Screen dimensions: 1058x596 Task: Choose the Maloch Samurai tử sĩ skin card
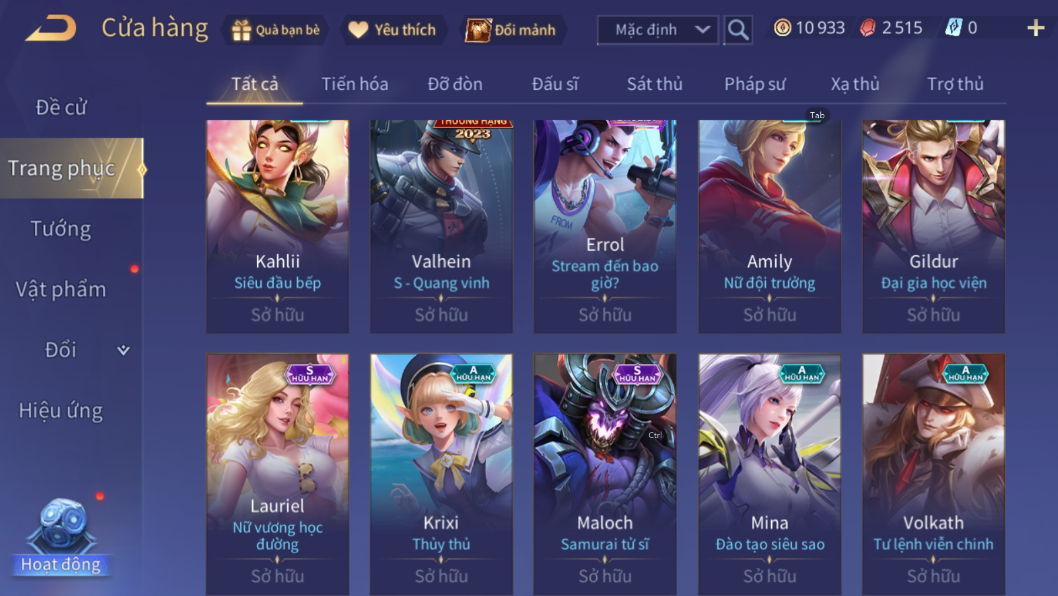click(x=605, y=470)
